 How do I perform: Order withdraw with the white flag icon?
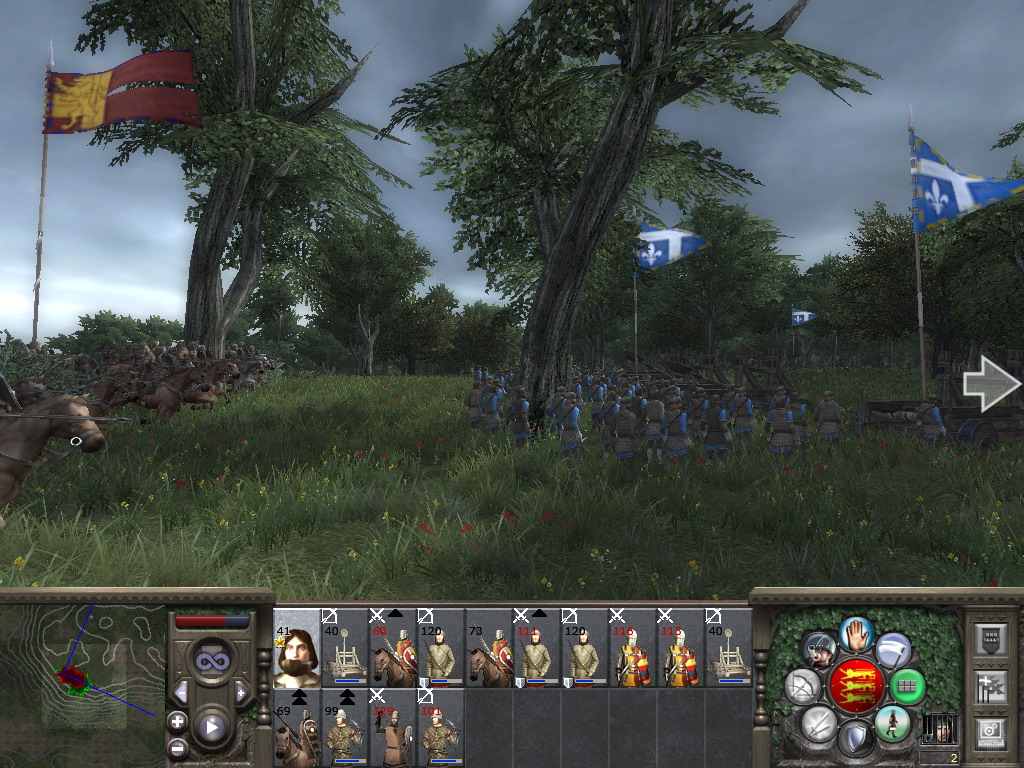click(x=893, y=650)
